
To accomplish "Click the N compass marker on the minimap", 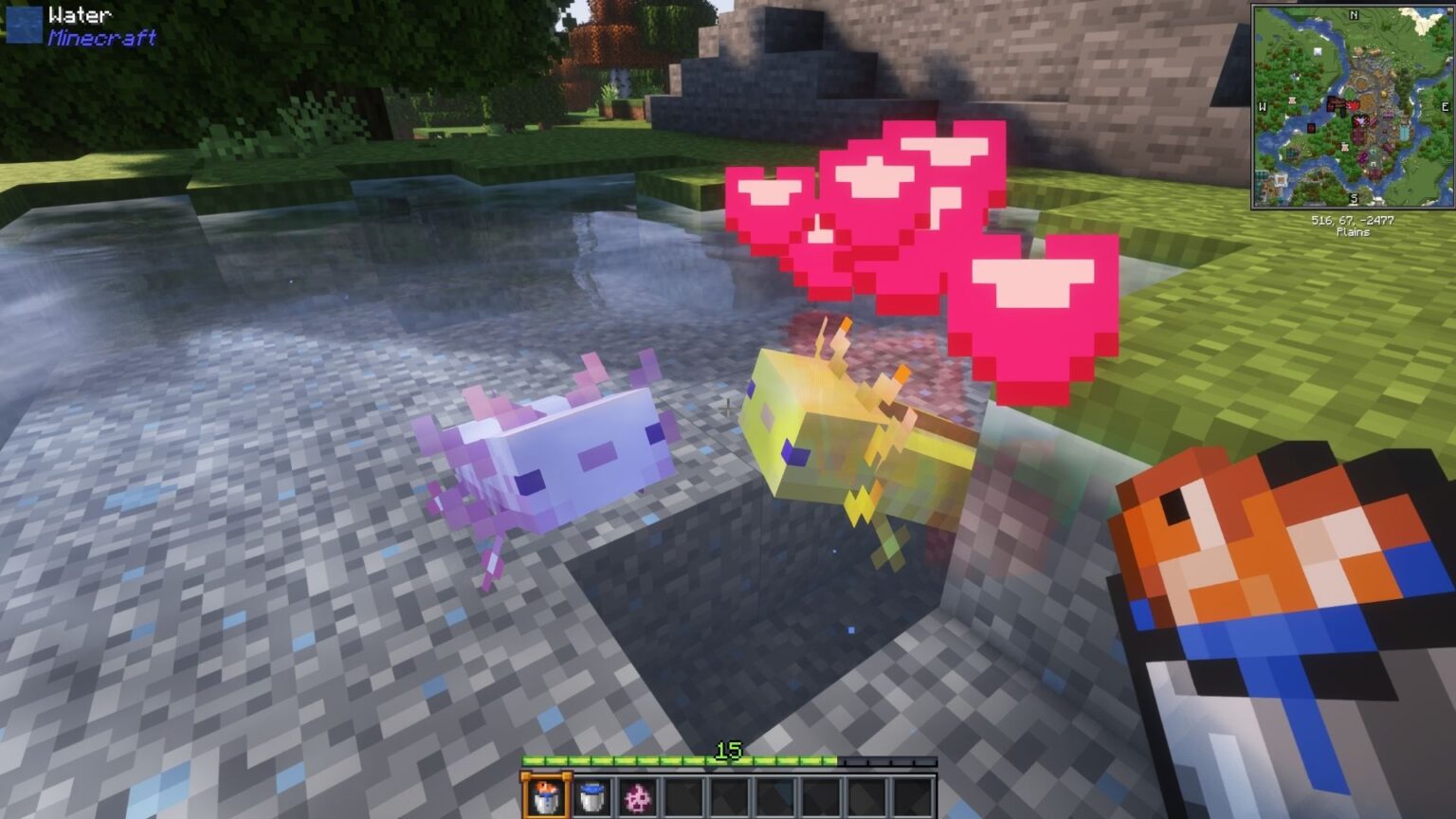I will point(1353,15).
